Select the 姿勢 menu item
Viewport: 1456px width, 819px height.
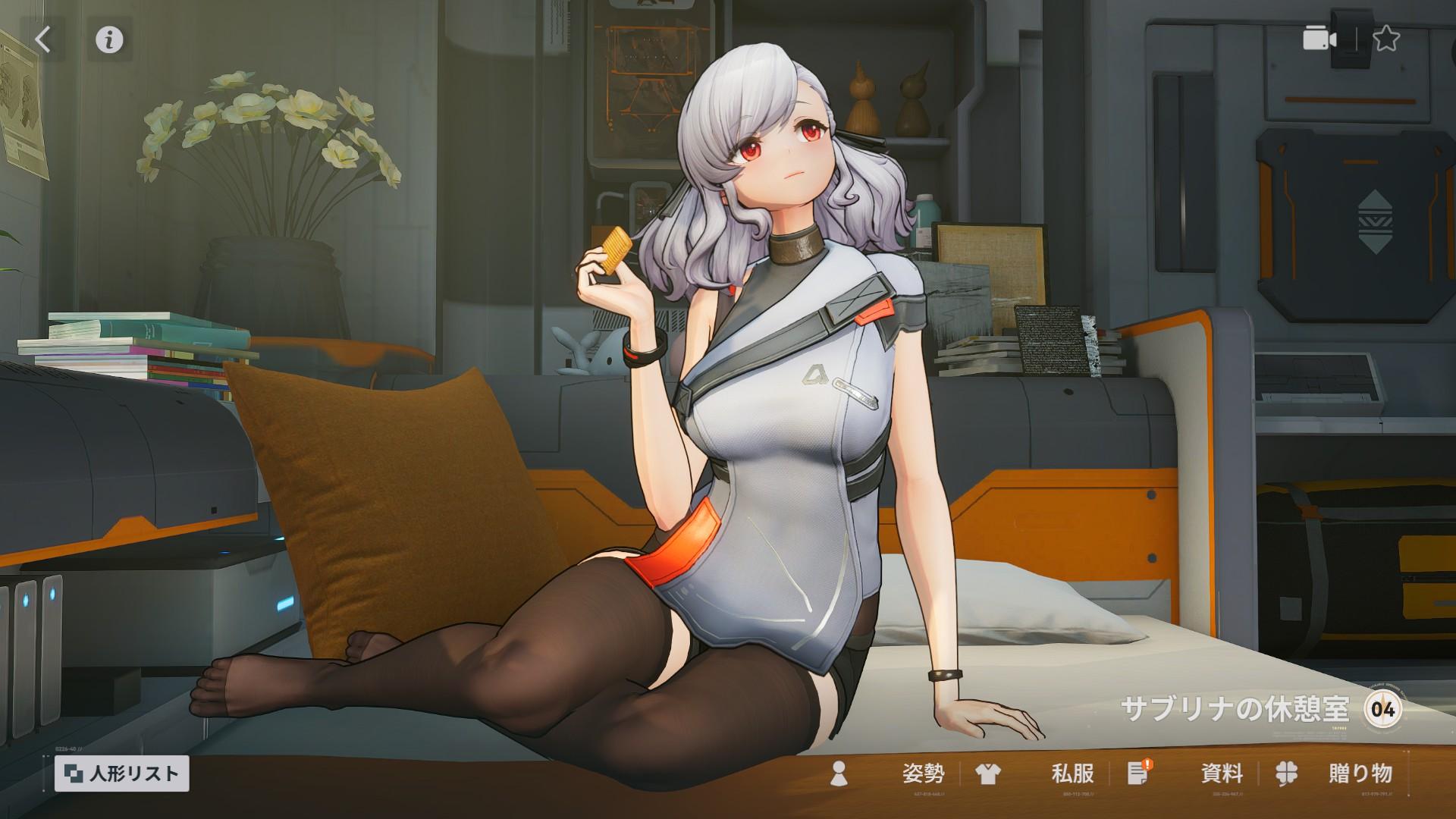coord(924,774)
